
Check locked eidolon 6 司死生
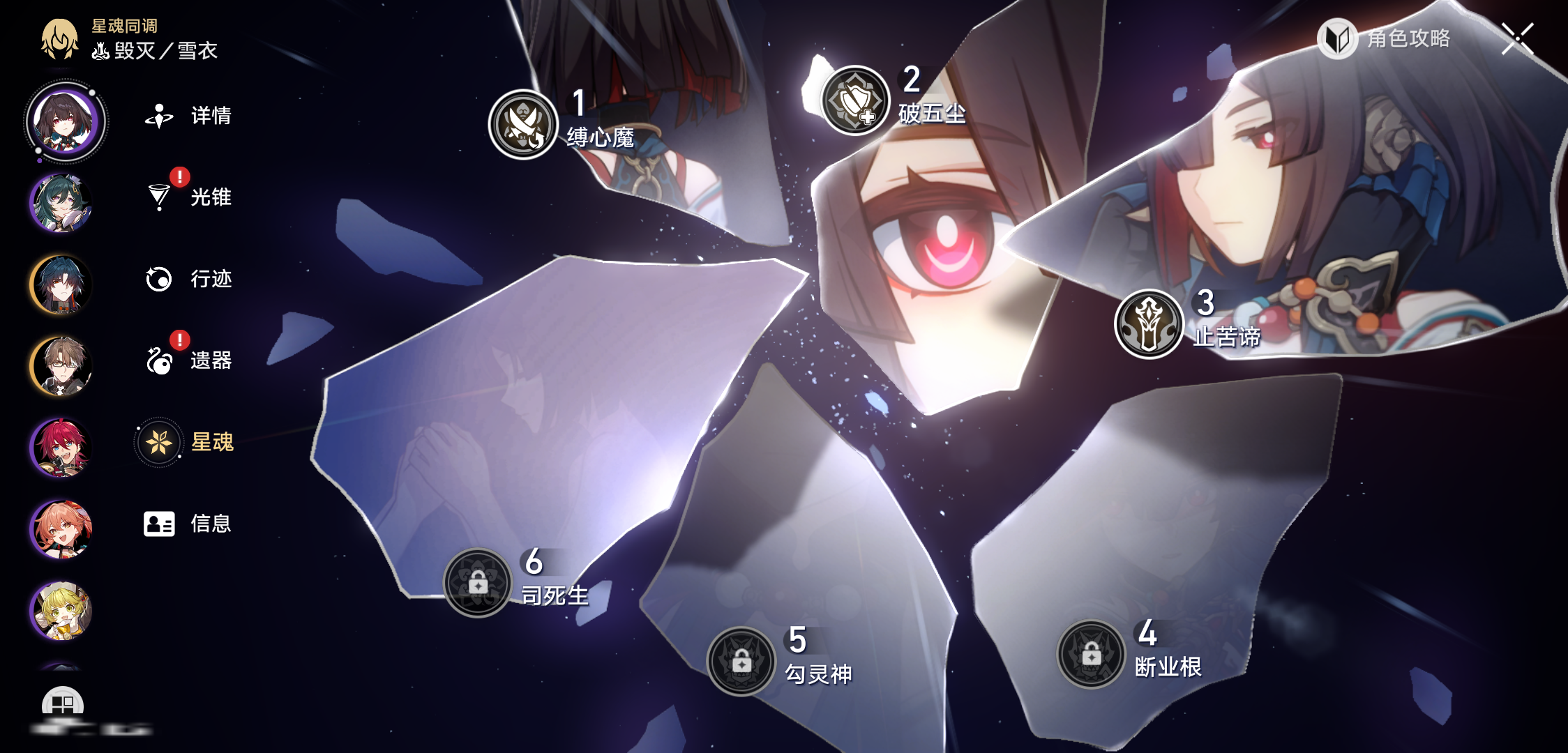click(478, 582)
